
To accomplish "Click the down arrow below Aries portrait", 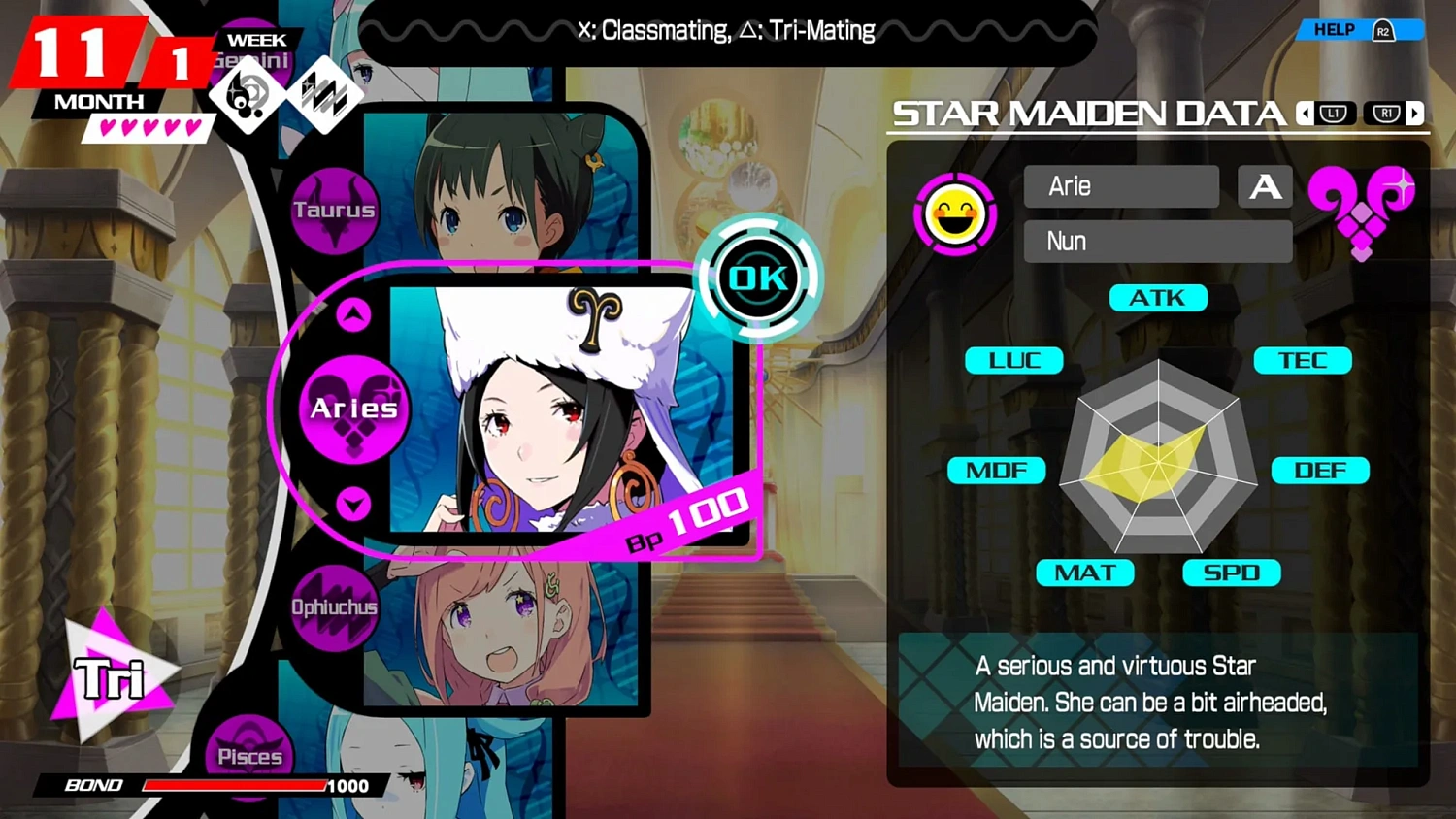I will (355, 505).
